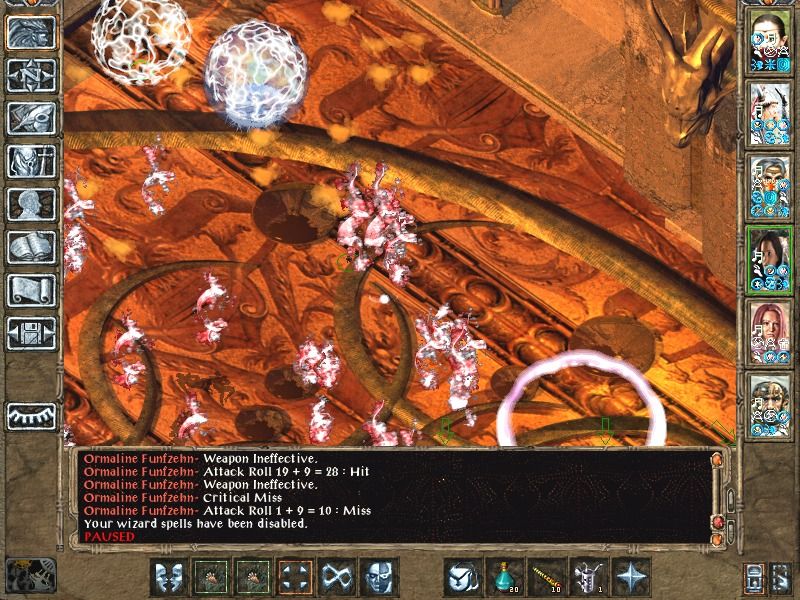Screen dimensions: 800x600
Task: Open the inventory screen armor icon
Action: [30, 161]
